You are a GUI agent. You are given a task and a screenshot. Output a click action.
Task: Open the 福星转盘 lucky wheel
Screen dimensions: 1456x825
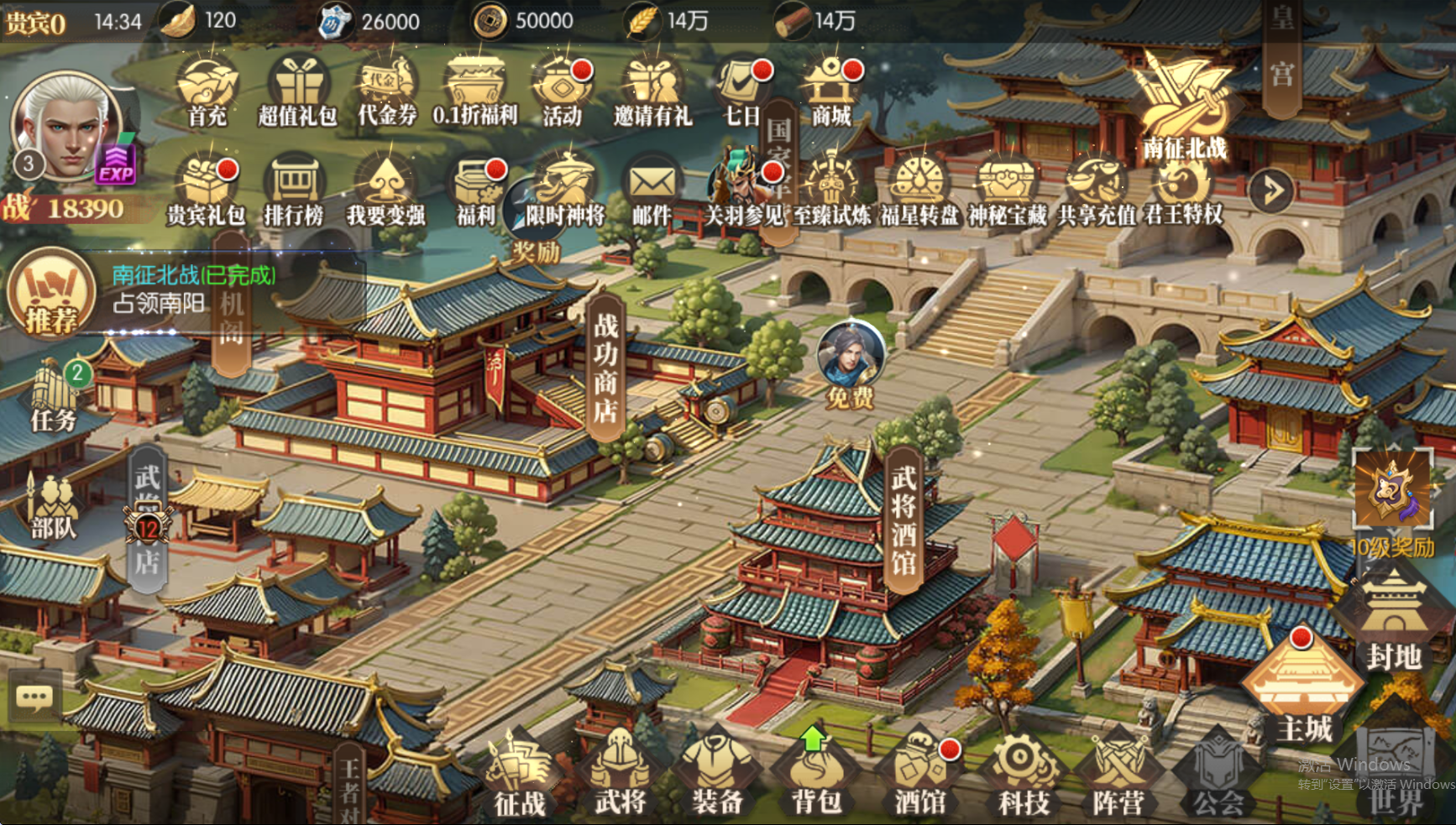(x=919, y=190)
